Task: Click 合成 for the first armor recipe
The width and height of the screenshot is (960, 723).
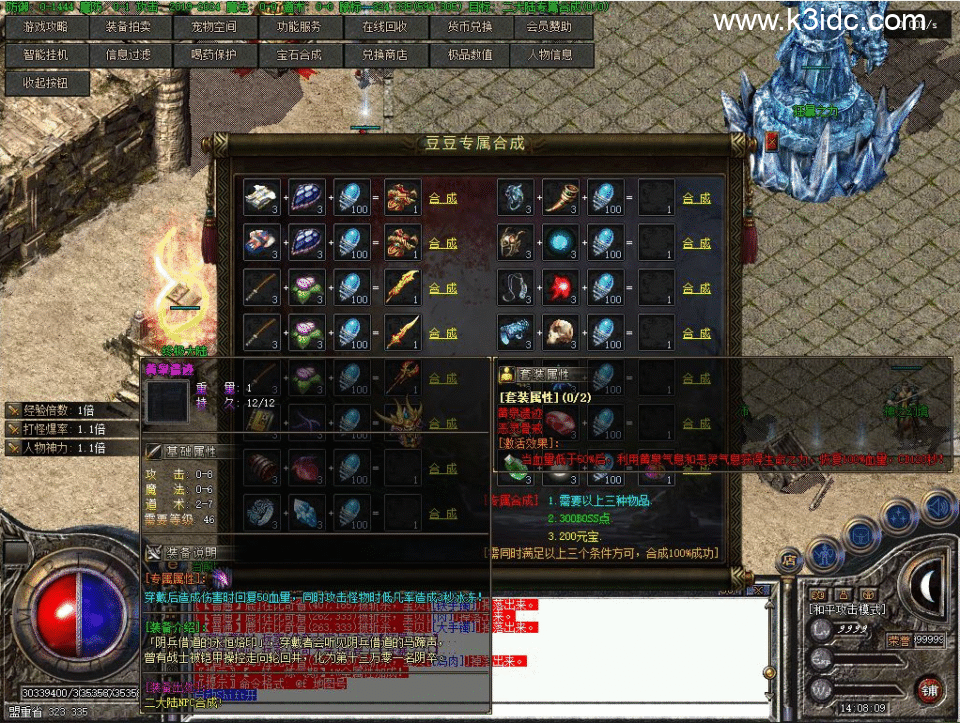Action: pos(442,198)
